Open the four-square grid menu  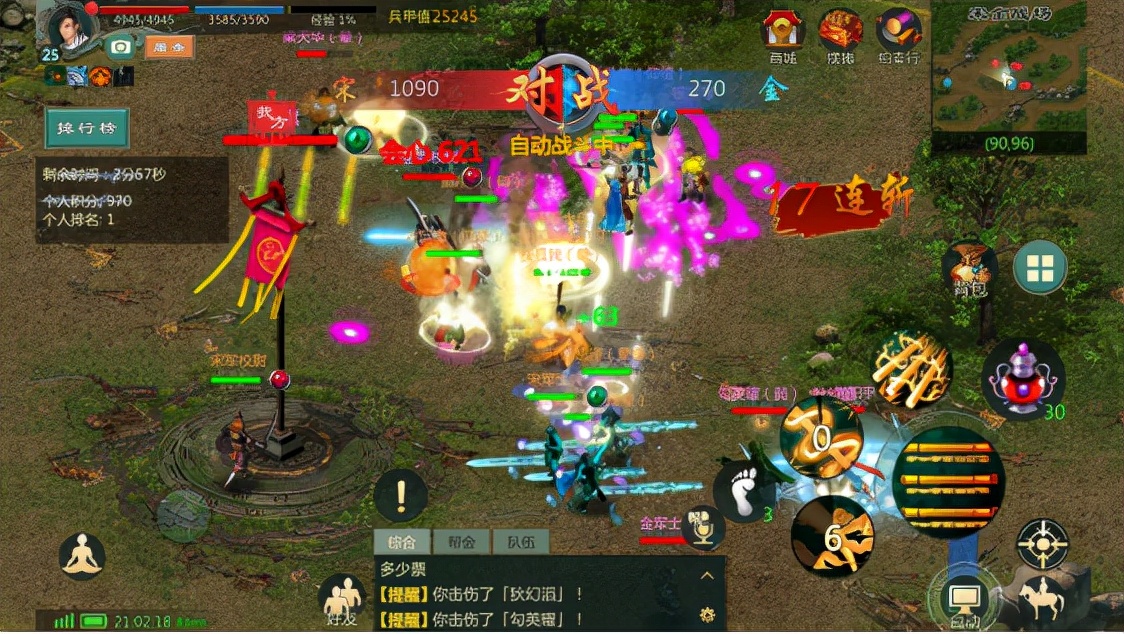click(x=1040, y=268)
